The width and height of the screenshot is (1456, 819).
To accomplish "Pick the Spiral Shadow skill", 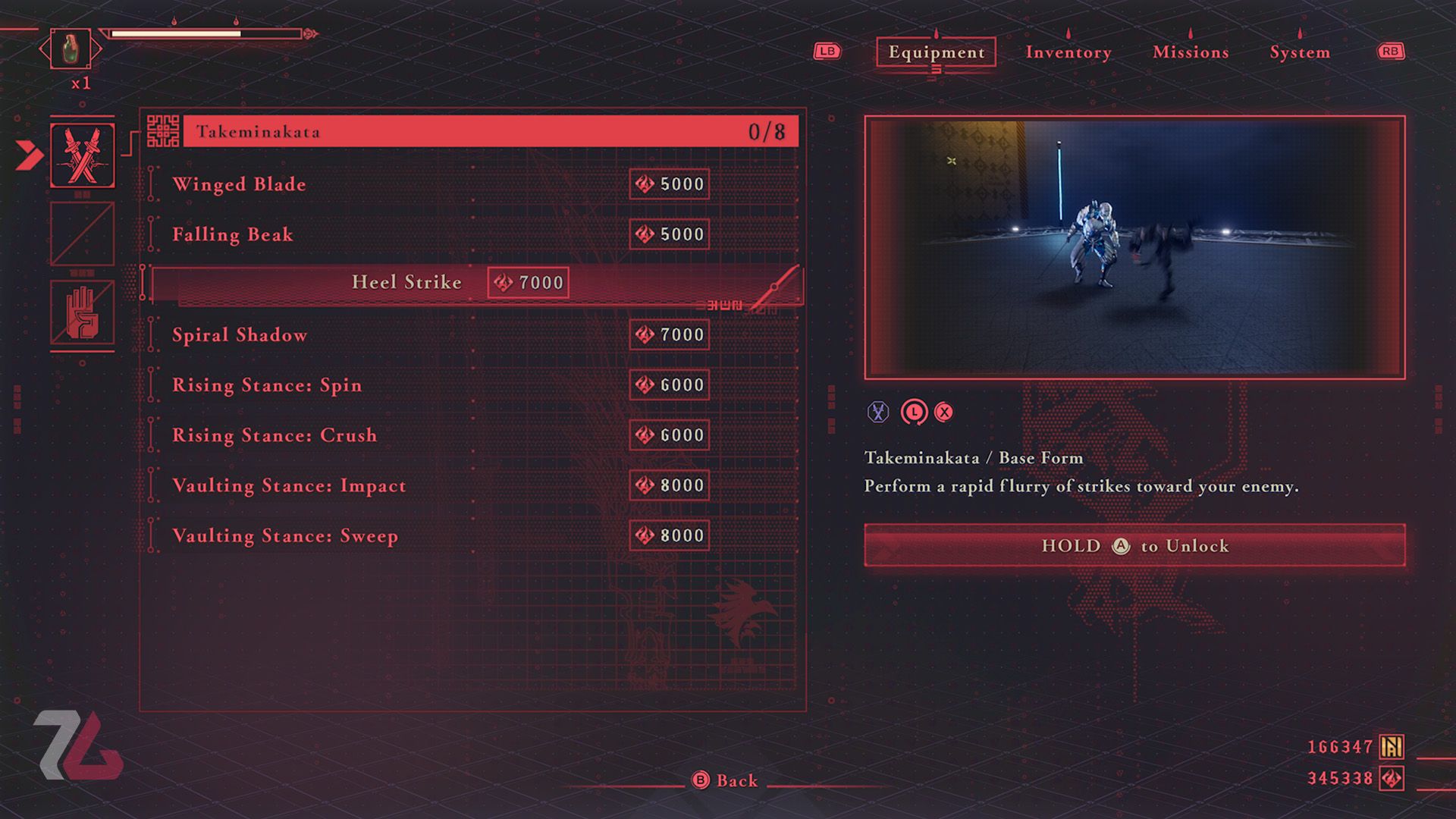I will pos(240,334).
